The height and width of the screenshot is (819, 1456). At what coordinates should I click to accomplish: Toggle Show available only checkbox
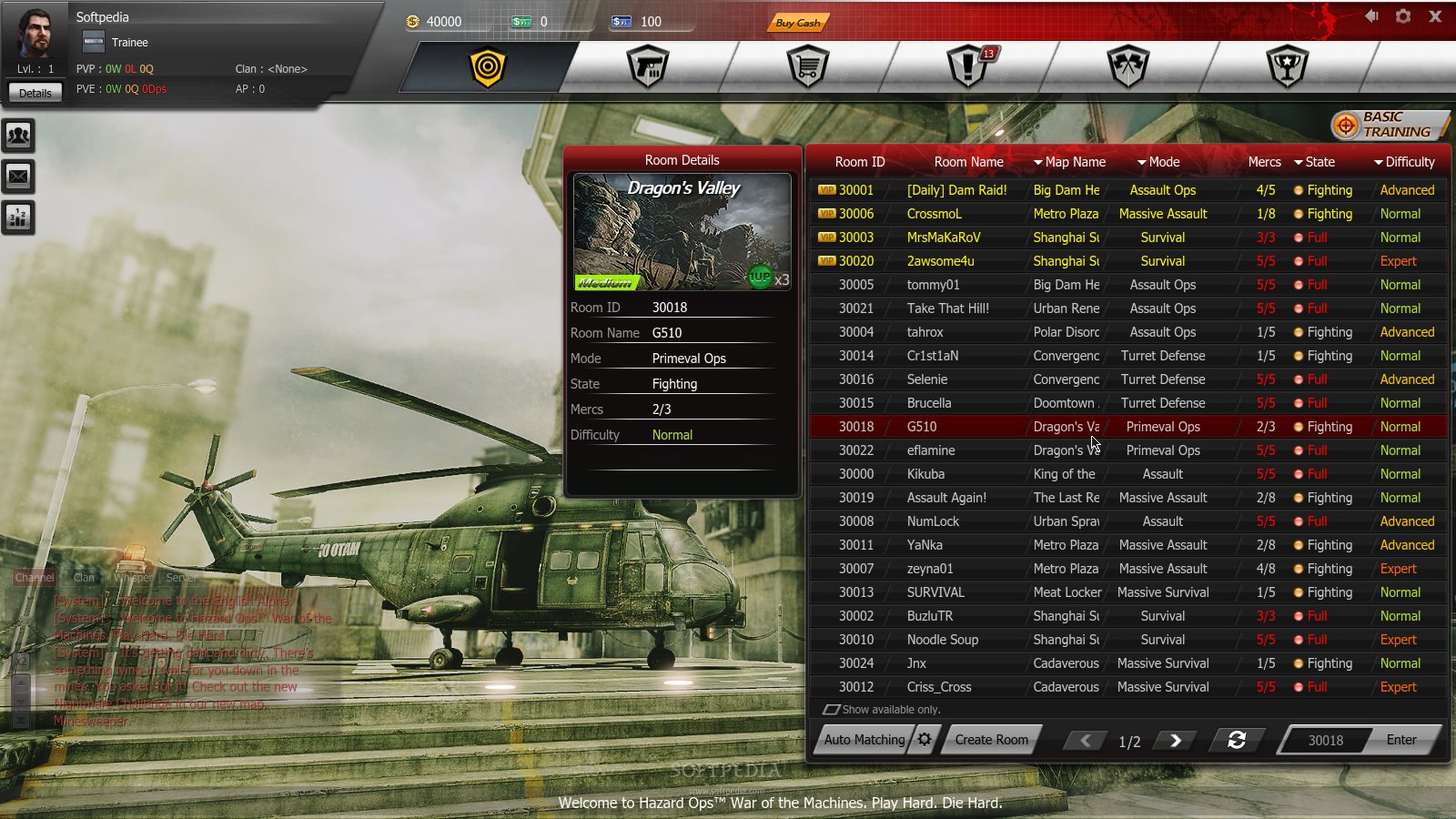tap(831, 710)
